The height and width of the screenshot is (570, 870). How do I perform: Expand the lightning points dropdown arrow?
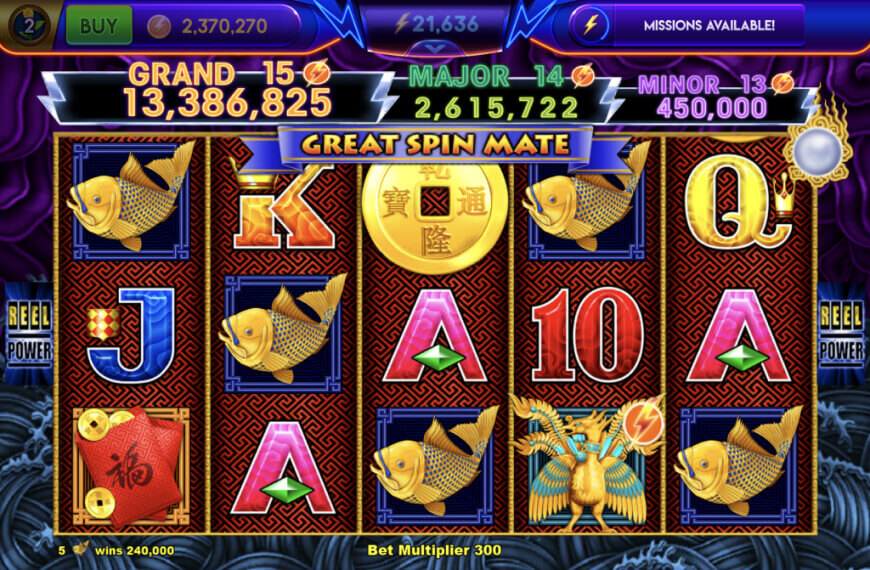tap(435, 47)
